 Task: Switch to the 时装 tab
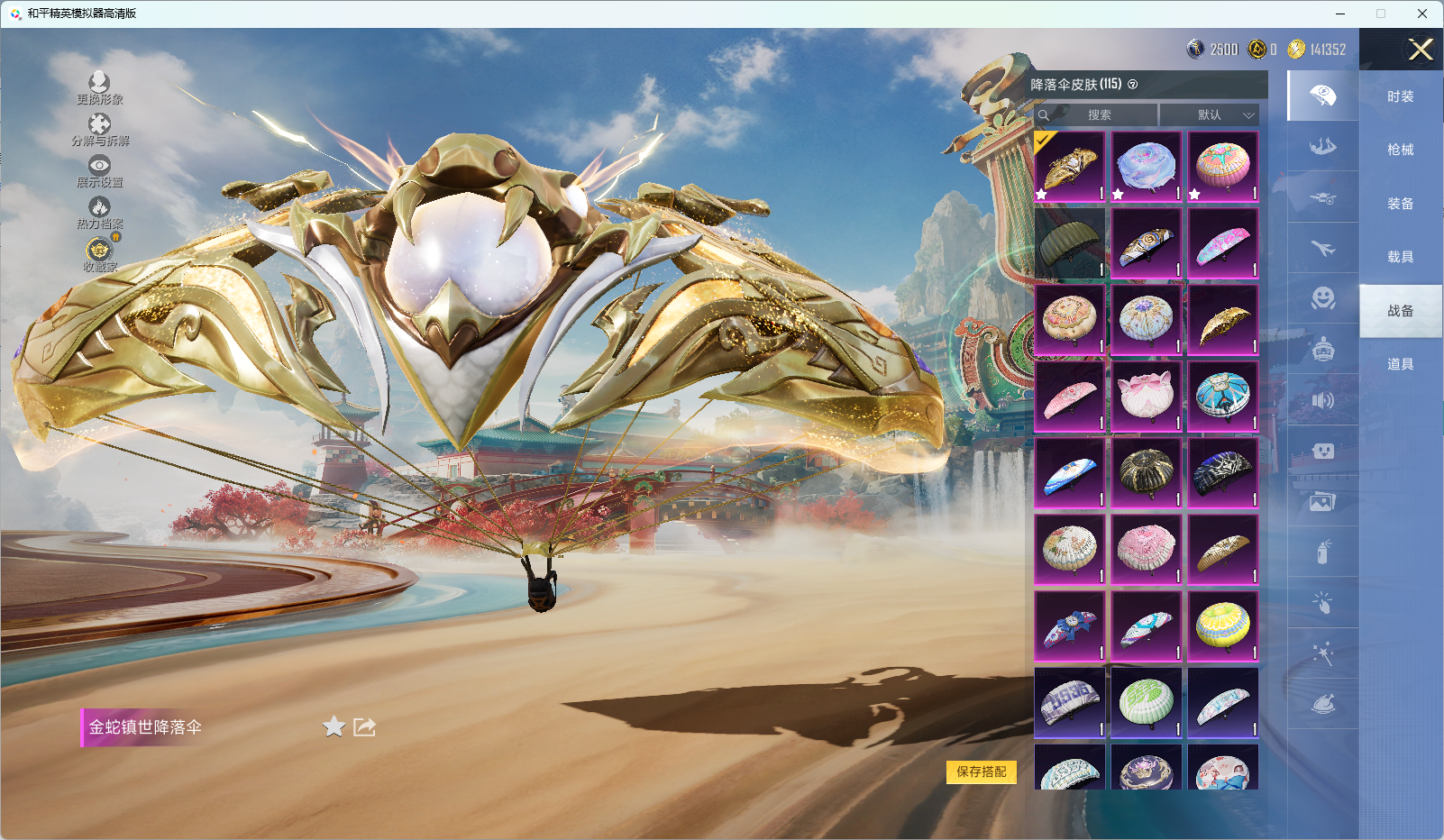[1400, 96]
